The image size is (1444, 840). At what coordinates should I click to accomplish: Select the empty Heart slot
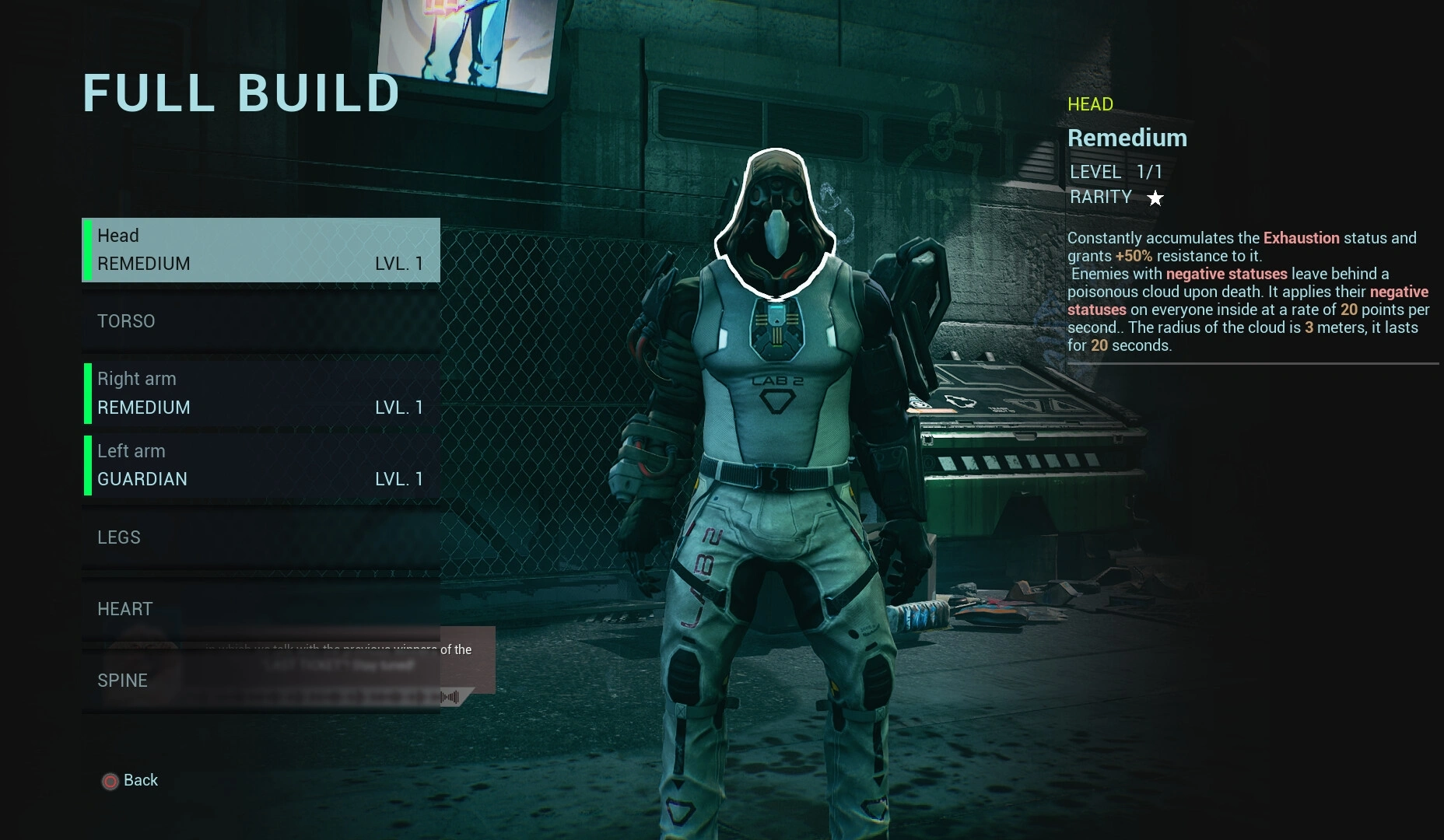(x=261, y=609)
